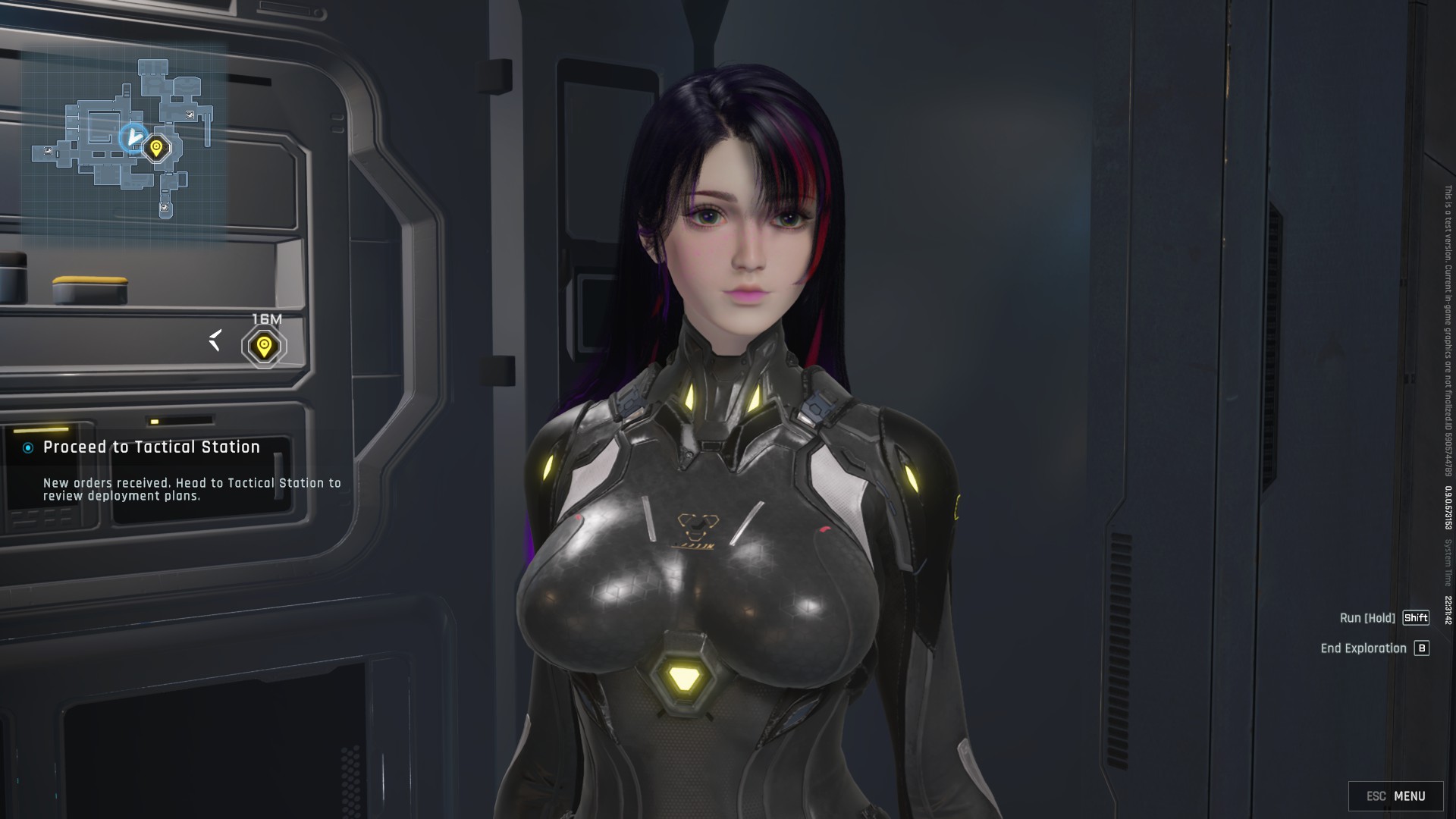Click the B key icon beside End Exploration

(1423, 648)
